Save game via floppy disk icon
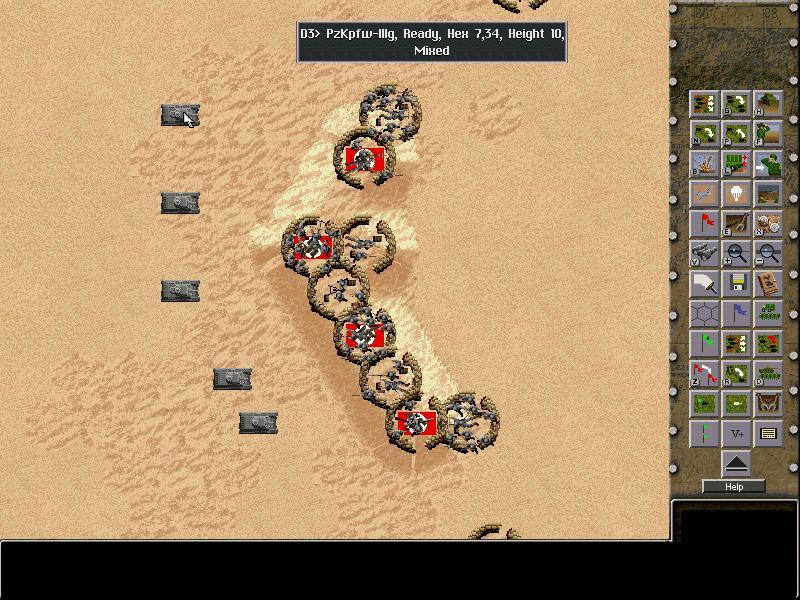The image size is (800, 600). [x=736, y=284]
